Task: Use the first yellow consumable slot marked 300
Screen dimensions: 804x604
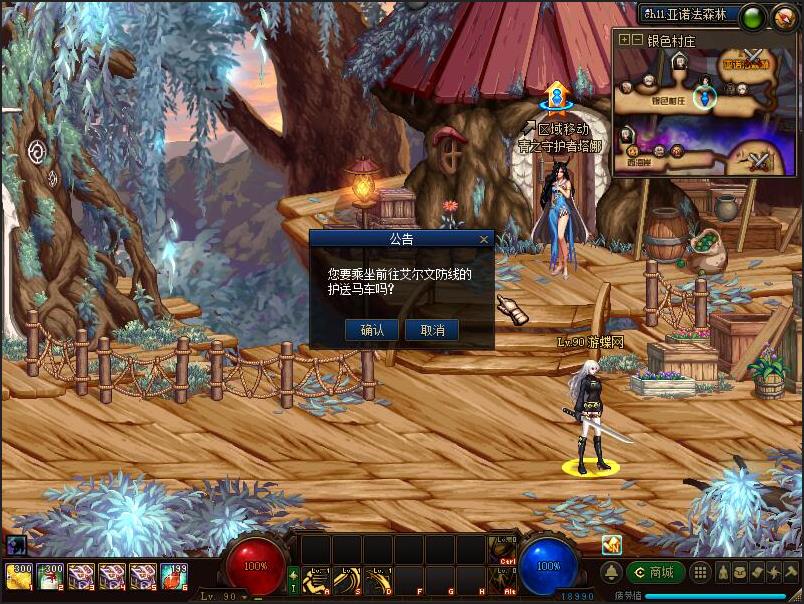Action: (19, 575)
